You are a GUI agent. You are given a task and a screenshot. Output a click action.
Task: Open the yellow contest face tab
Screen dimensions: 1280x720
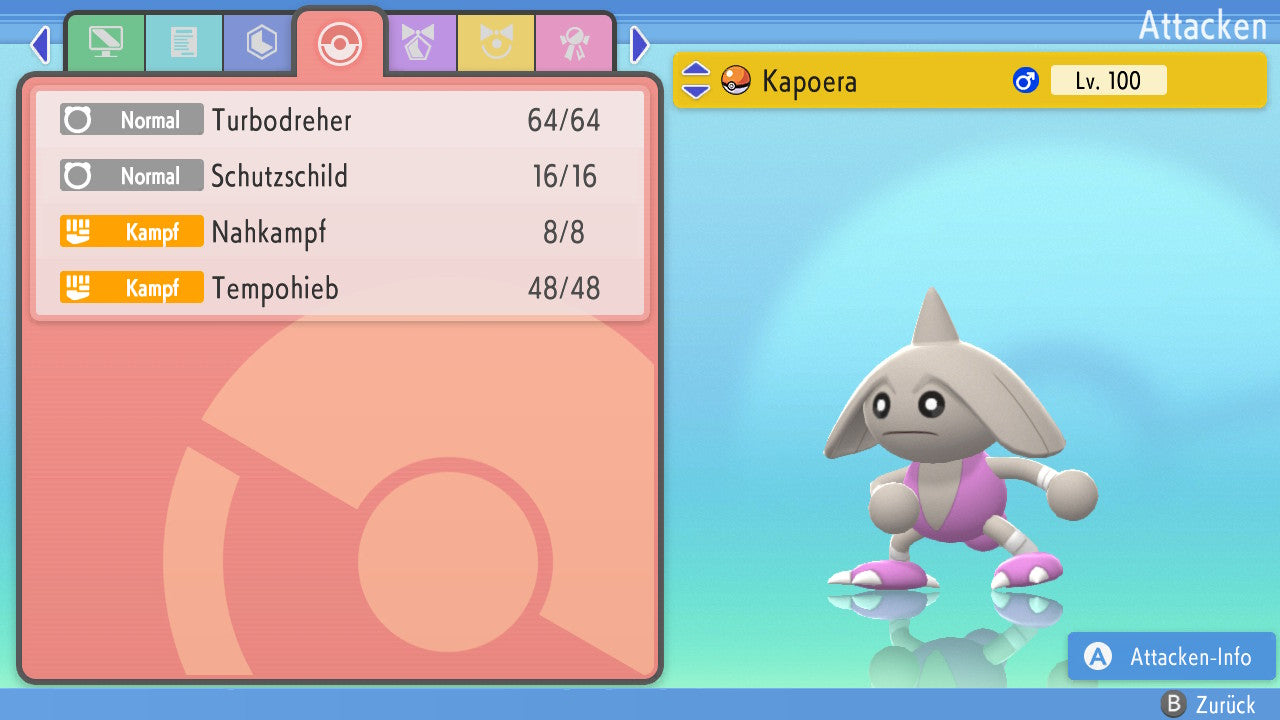pos(496,43)
